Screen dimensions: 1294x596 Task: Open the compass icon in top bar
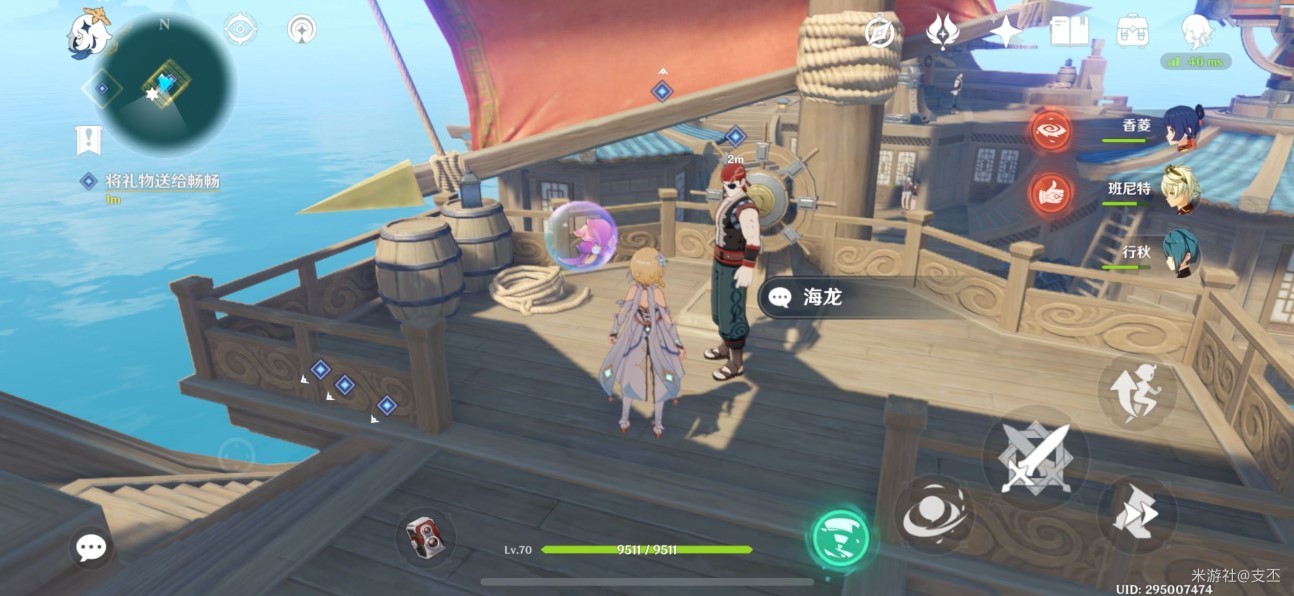point(879,32)
